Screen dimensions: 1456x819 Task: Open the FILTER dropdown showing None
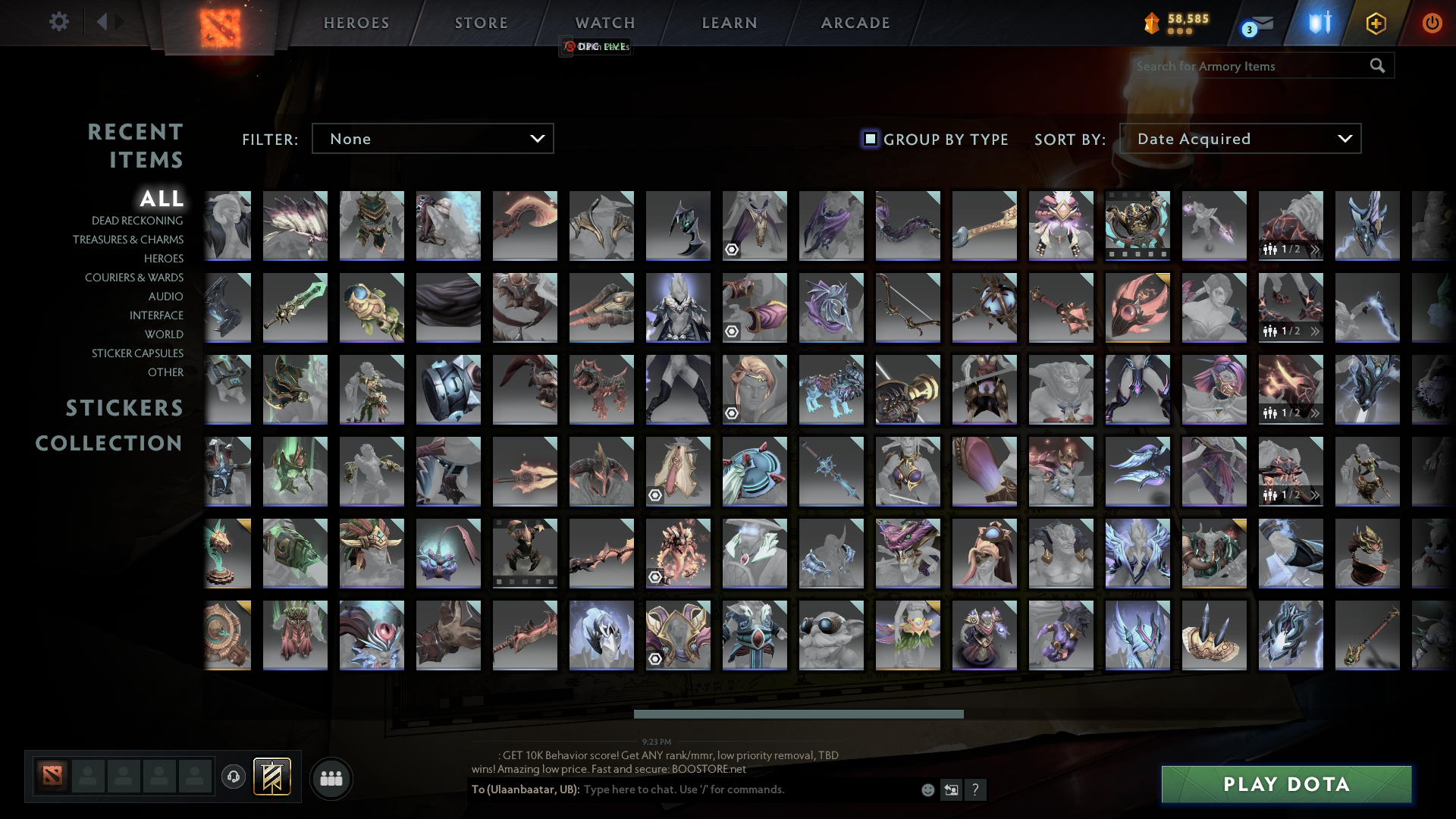pos(432,139)
